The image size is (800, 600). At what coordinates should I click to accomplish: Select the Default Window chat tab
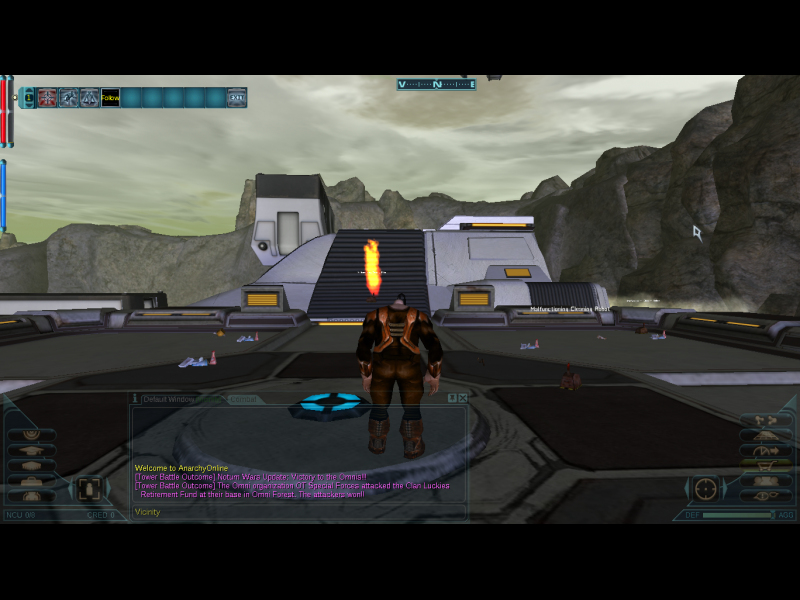coord(166,399)
